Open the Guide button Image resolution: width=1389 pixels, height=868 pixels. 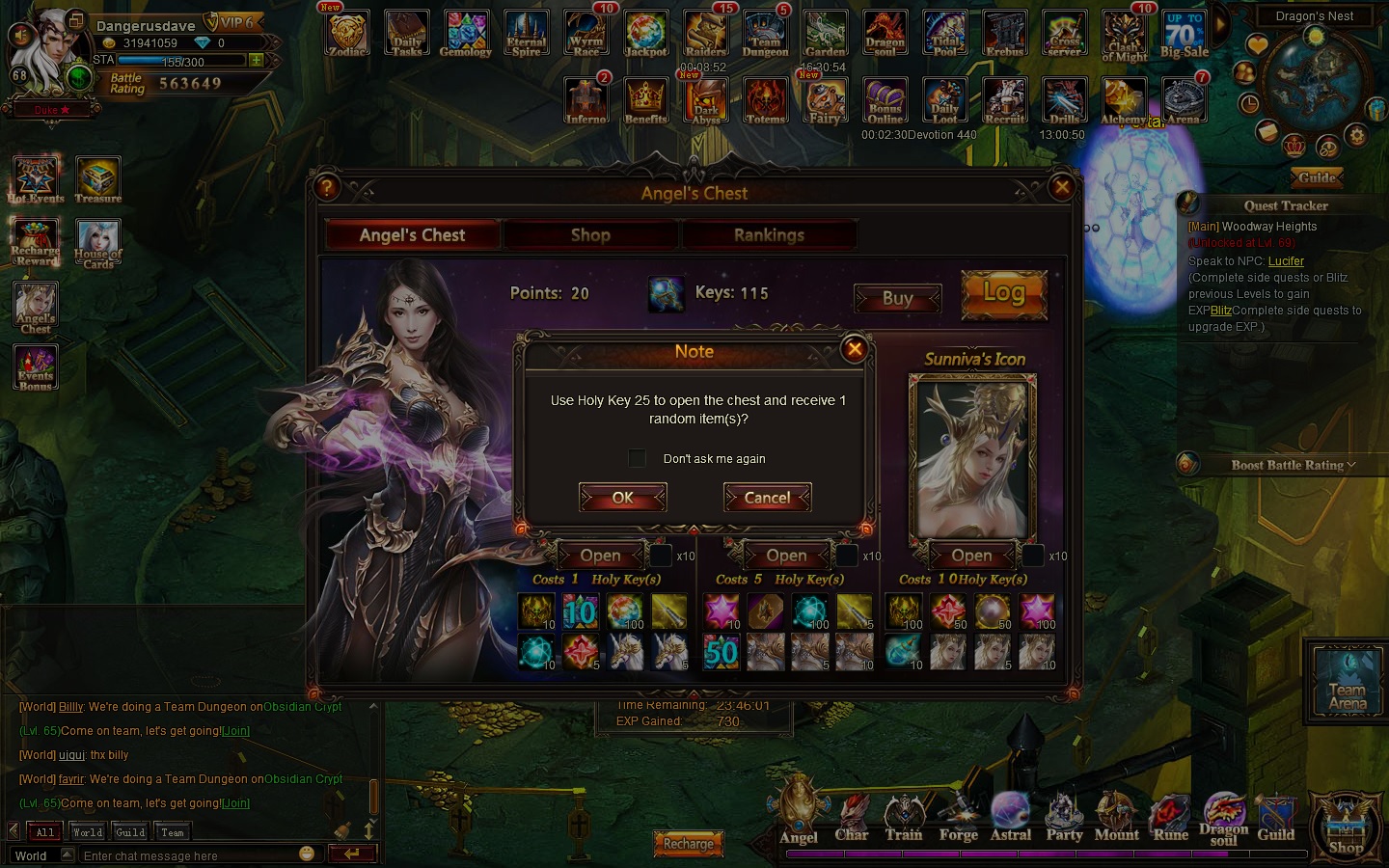pos(1317,177)
